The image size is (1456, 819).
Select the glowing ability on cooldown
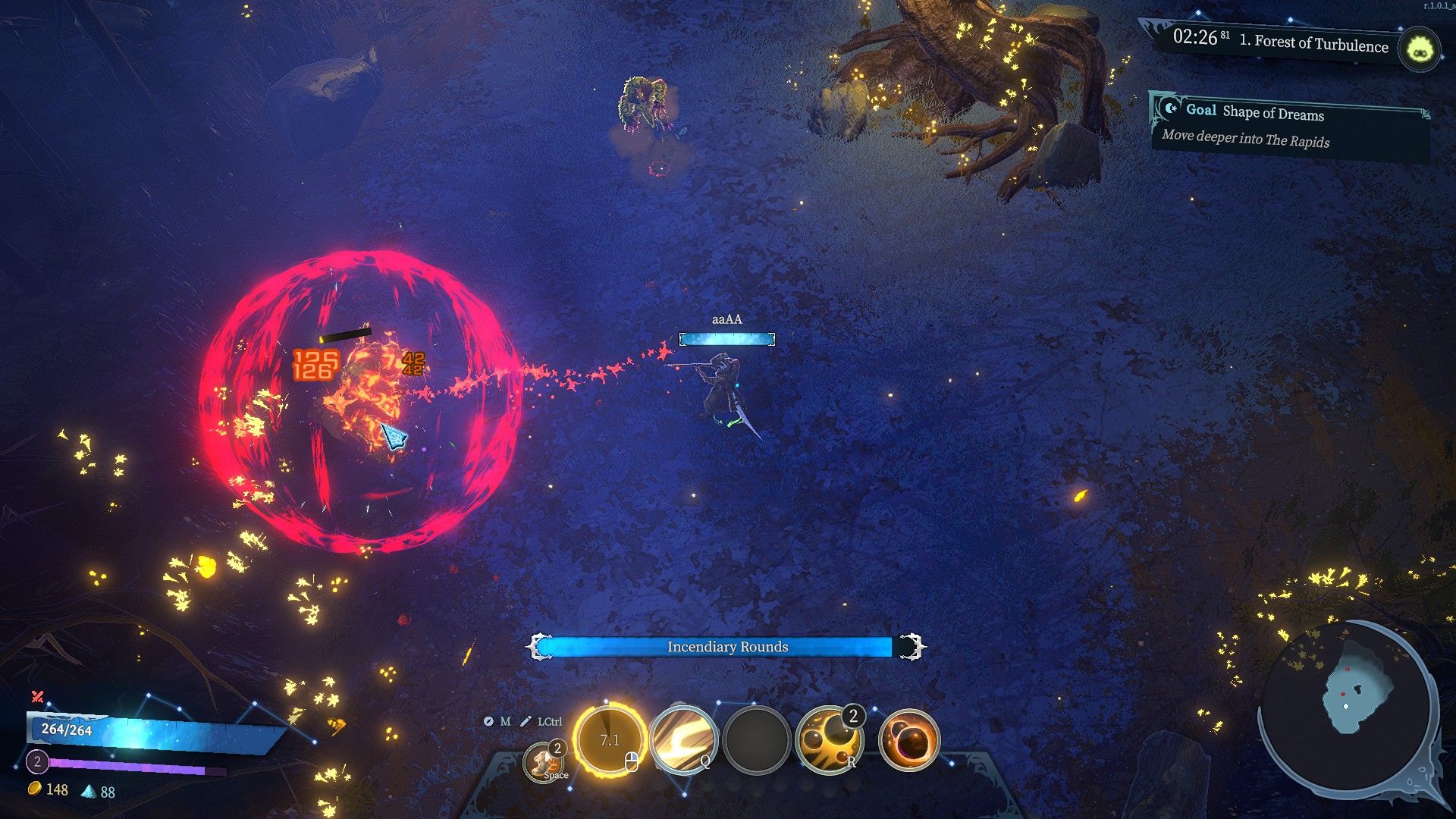tap(610, 739)
